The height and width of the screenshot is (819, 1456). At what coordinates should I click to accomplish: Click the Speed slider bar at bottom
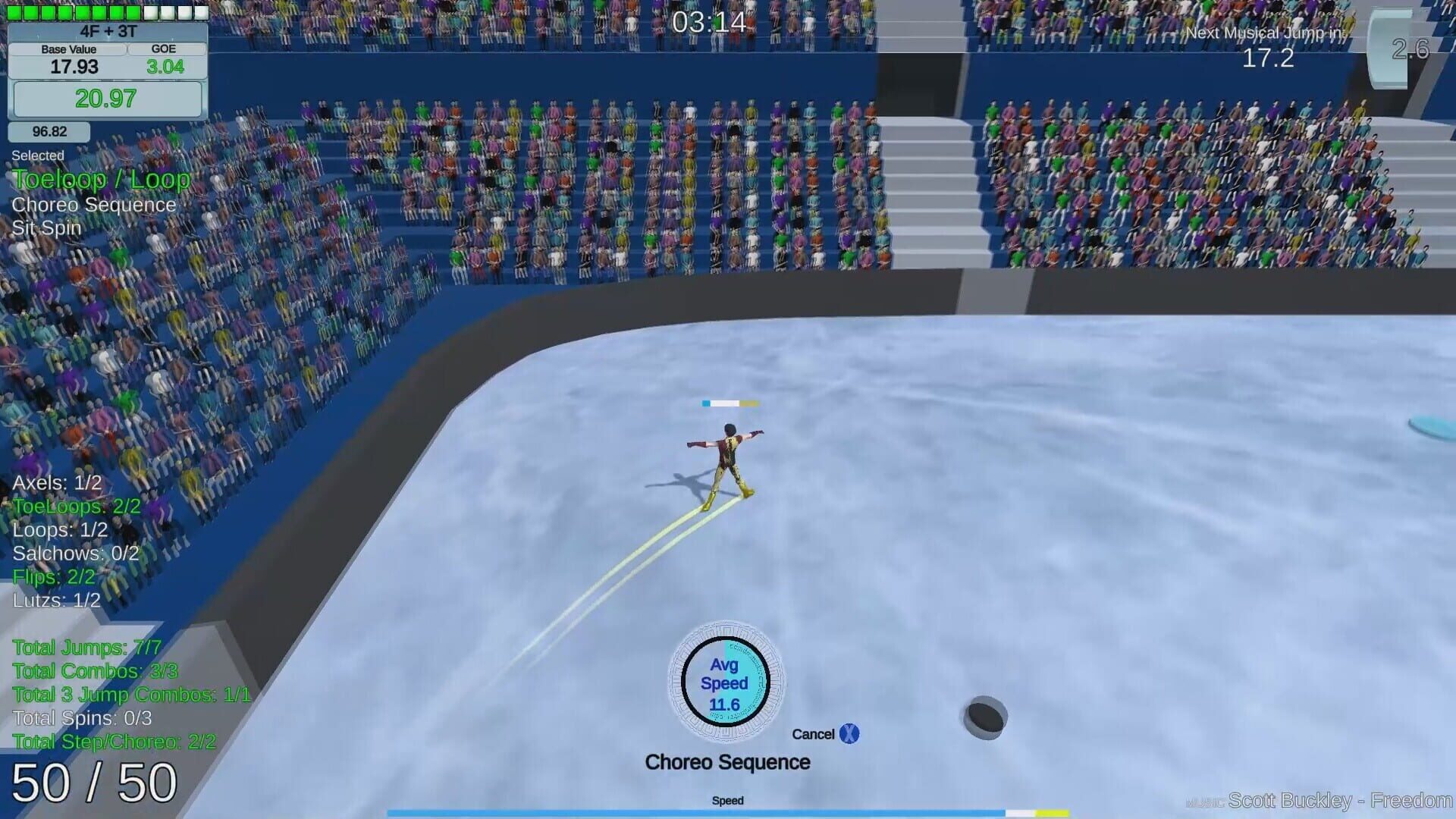(x=728, y=810)
